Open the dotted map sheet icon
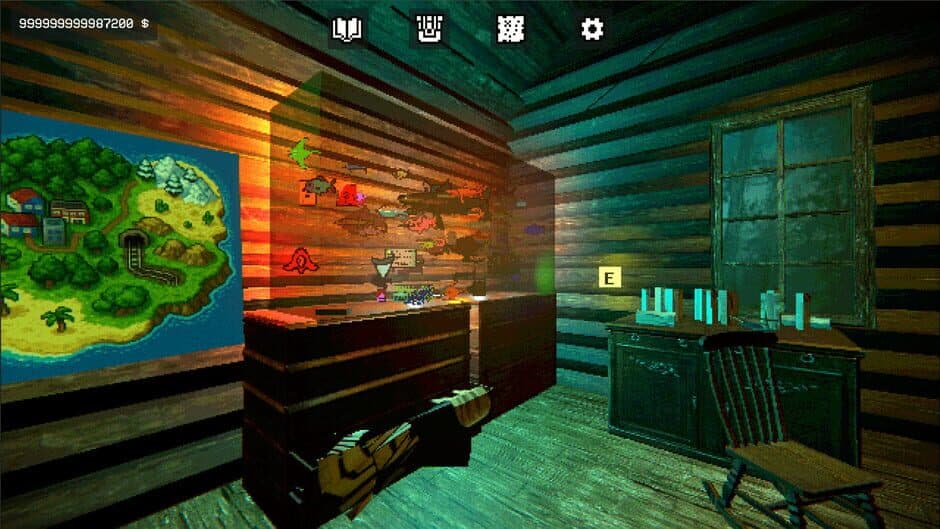The height and width of the screenshot is (529, 940). click(x=510, y=30)
